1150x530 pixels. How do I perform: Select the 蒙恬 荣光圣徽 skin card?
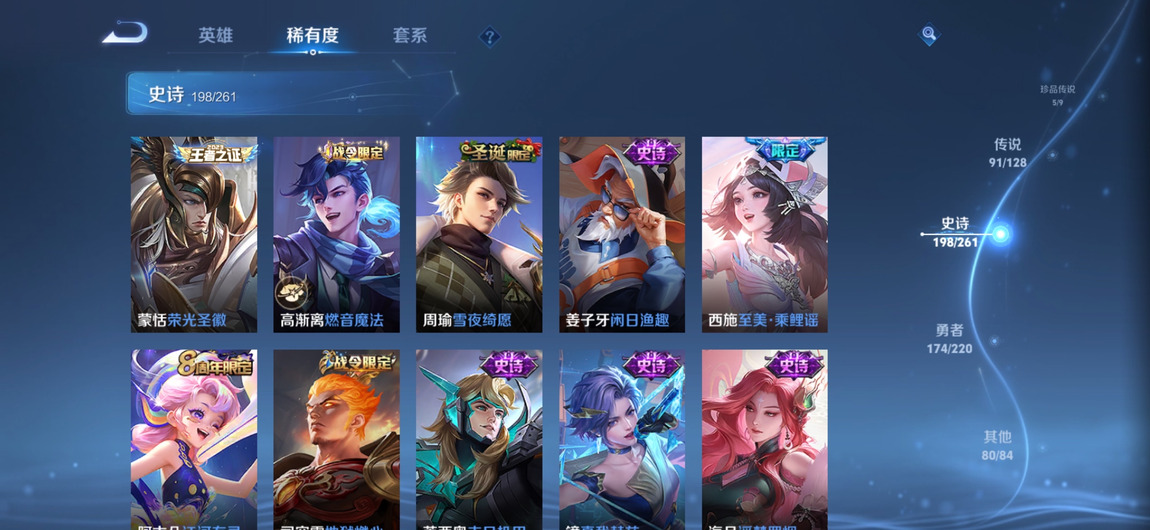click(194, 234)
